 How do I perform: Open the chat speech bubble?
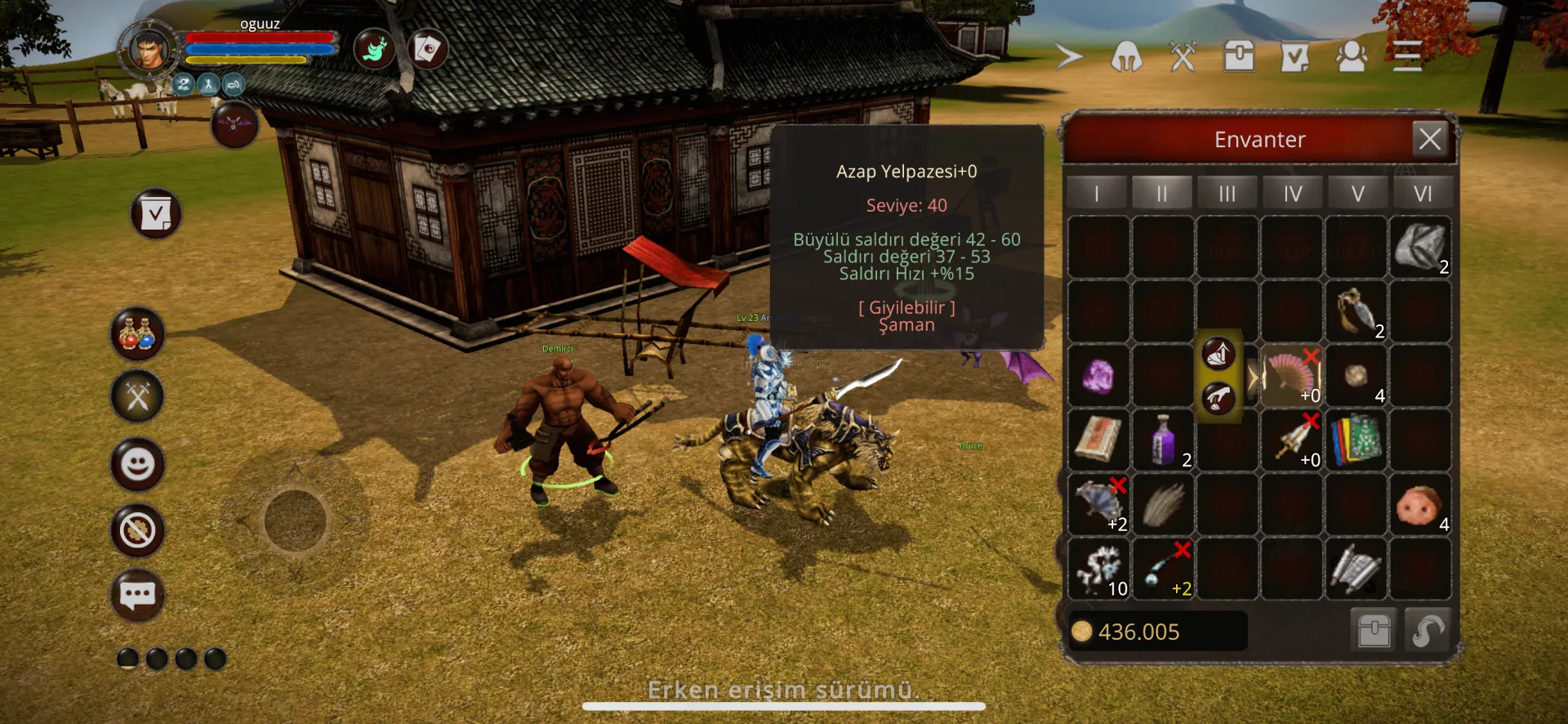pyautogui.click(x=137, y=595)
